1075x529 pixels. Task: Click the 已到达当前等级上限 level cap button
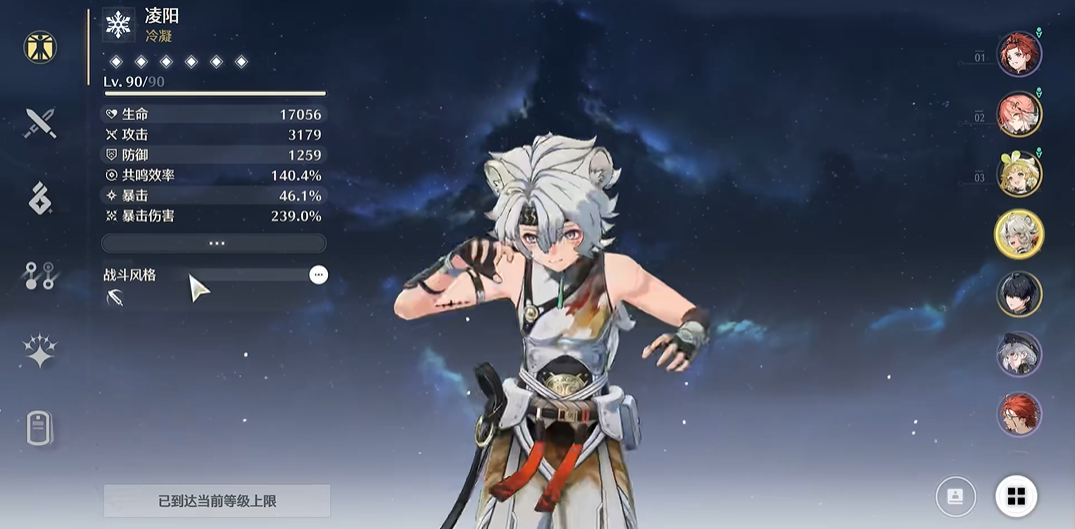click(217, 501)
